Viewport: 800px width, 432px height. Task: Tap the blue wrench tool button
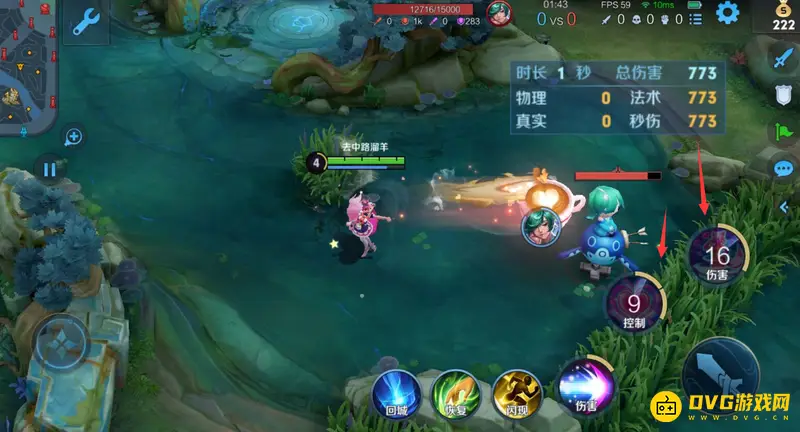[x=86, y=22]
